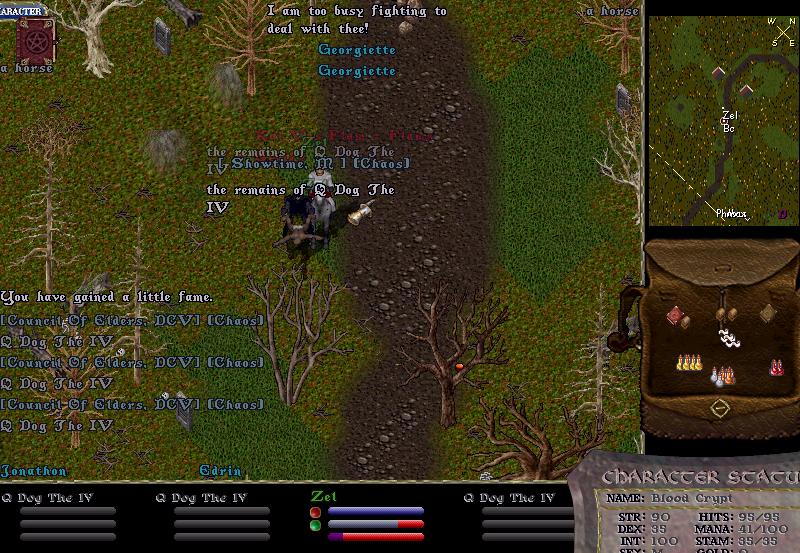Pick the yellow potions in the backpack
Screen dimensions: 800x553
[688, 364]
